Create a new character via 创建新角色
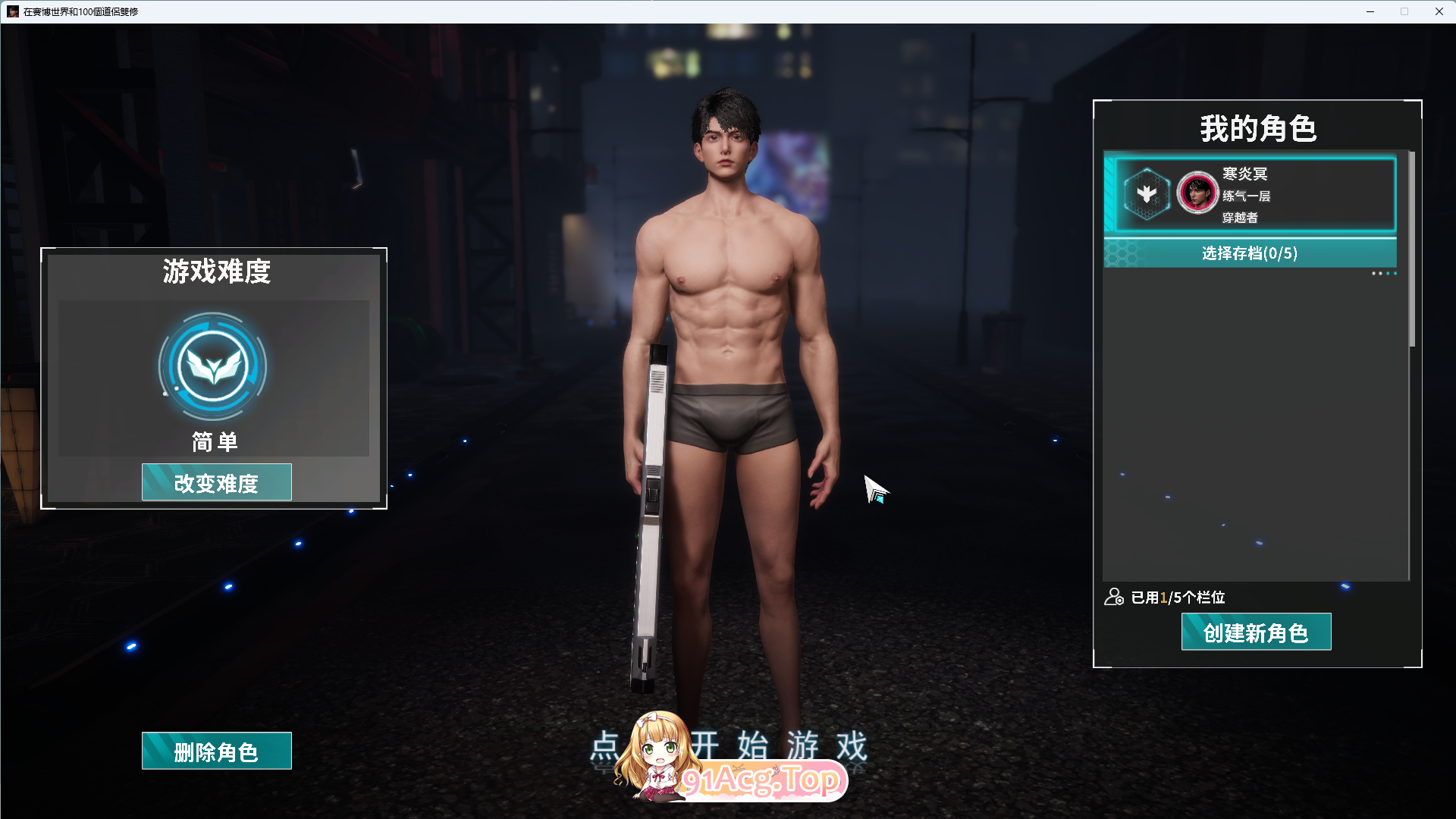1456x819 pixels. pyautogui.click(x=1256, y=632)
